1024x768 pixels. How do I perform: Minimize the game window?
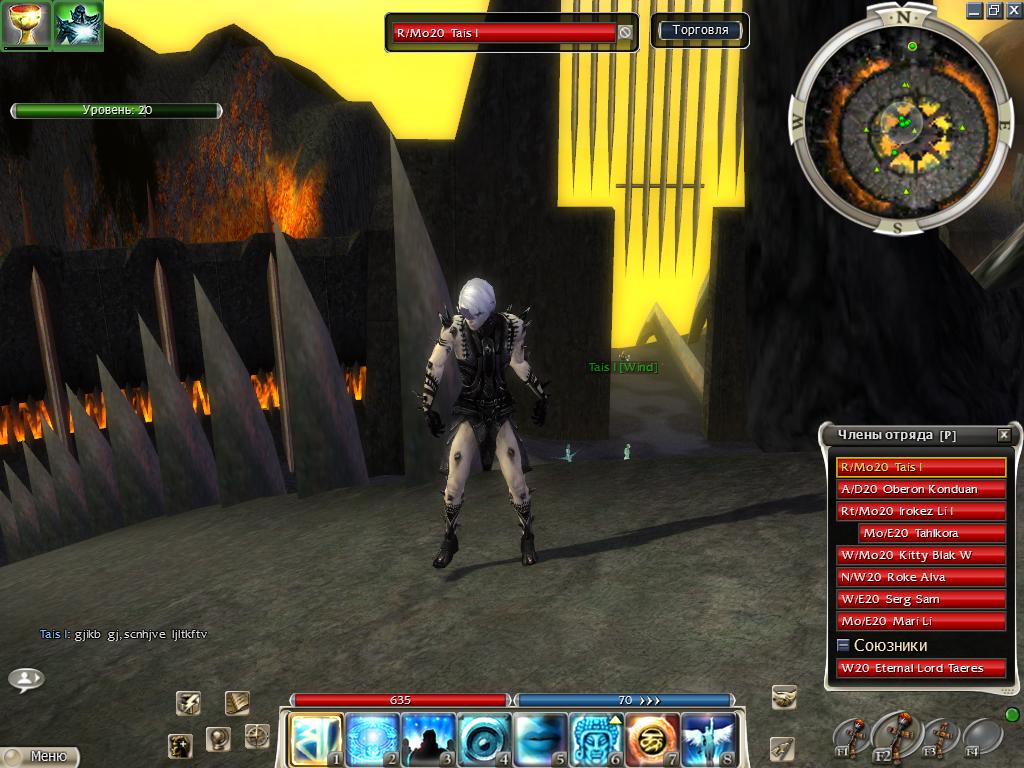pyautogui.click(x=975, y=10)
